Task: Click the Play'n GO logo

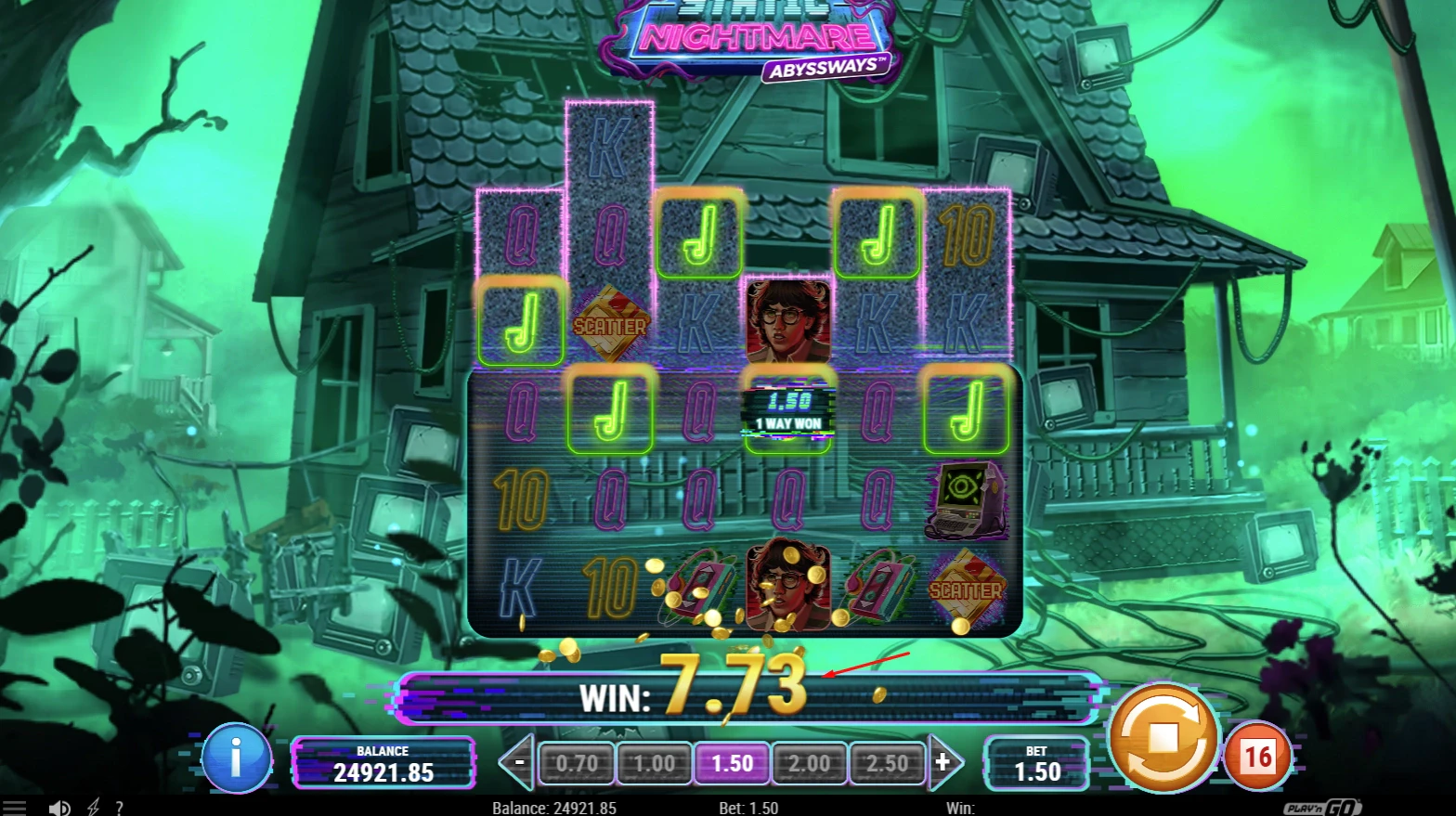Action: tap(1322, 807)
